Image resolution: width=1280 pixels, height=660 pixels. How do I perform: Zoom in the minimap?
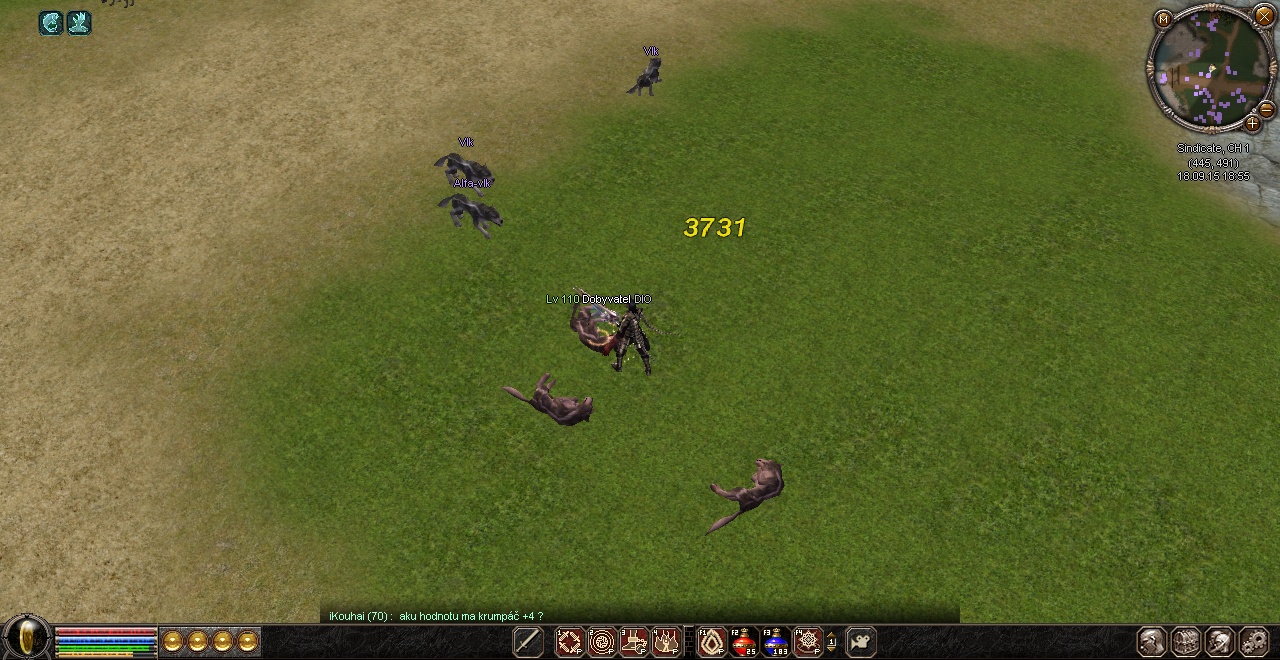tap(1252, 124)
